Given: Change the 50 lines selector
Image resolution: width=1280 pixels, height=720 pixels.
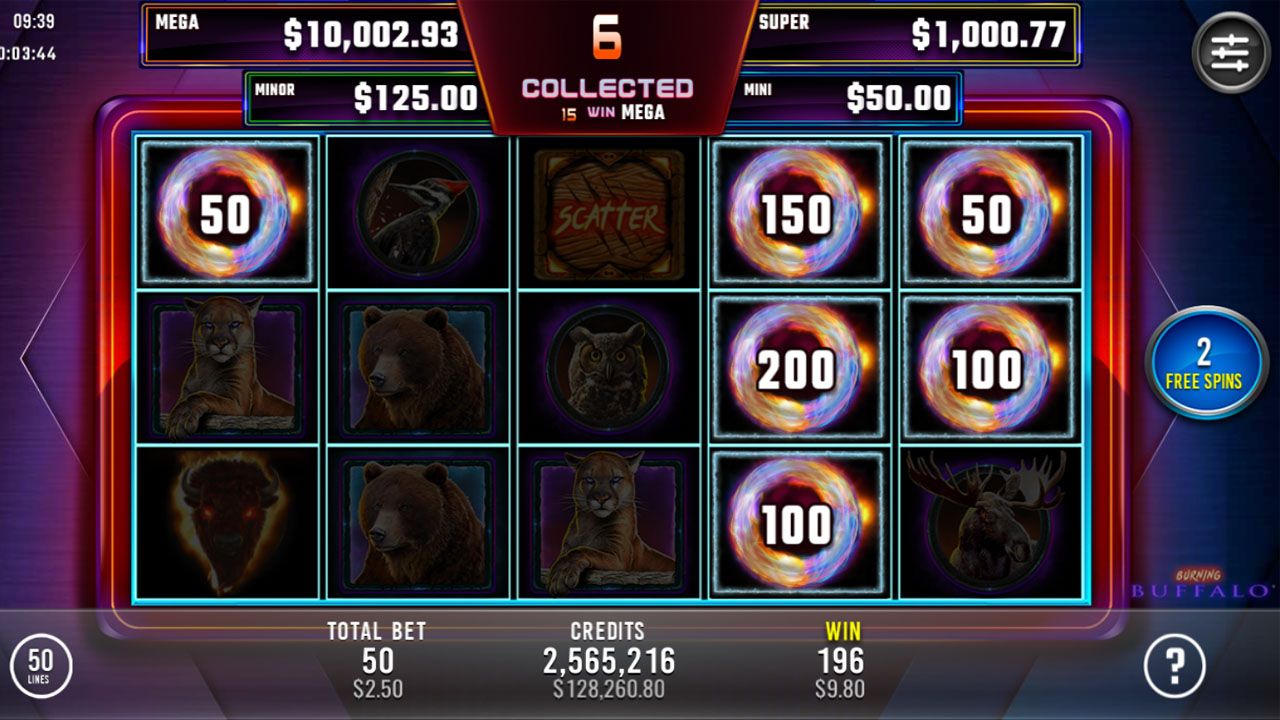Looking at the screenshot, I should point(40,665).
